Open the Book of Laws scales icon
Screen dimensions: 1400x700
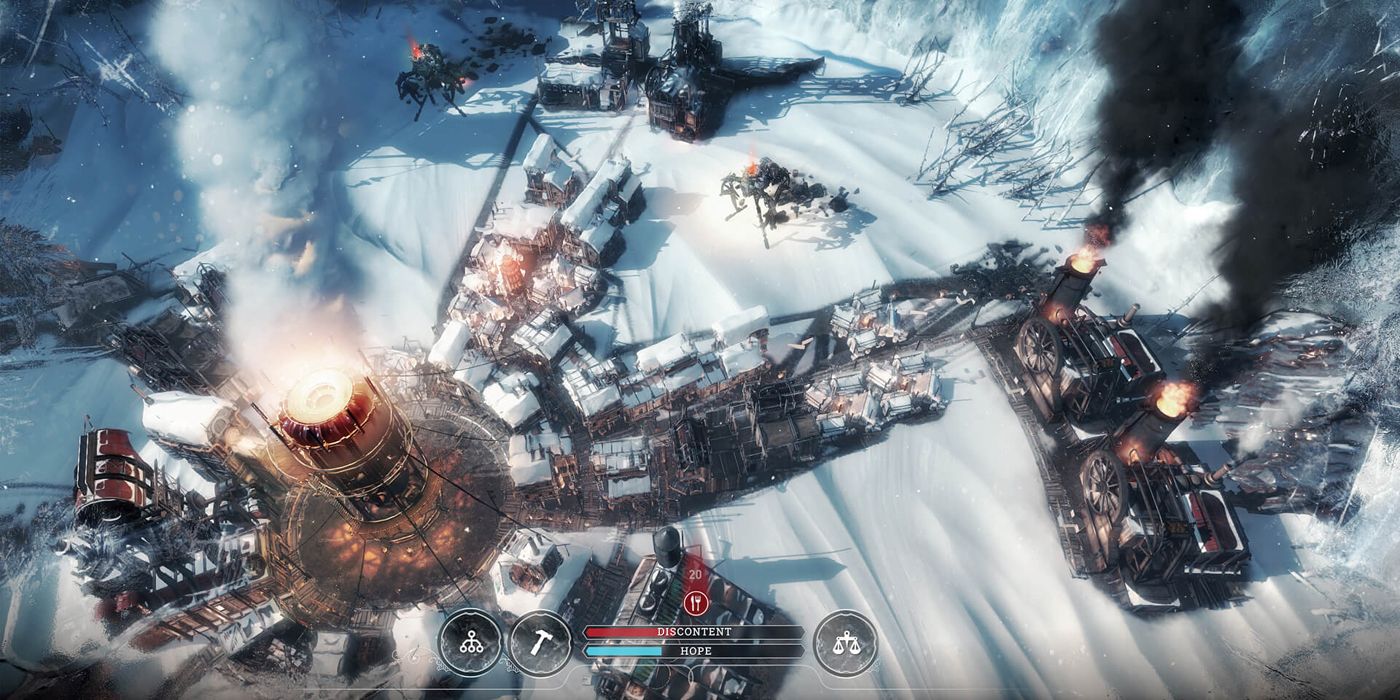[845, 642]
